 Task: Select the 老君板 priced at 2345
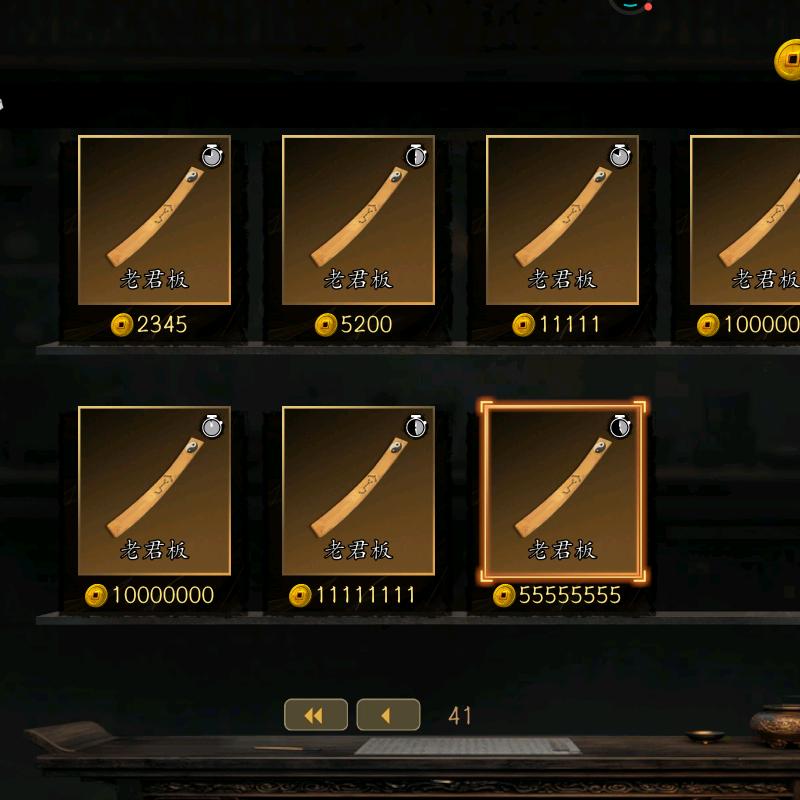click(154, 220)
